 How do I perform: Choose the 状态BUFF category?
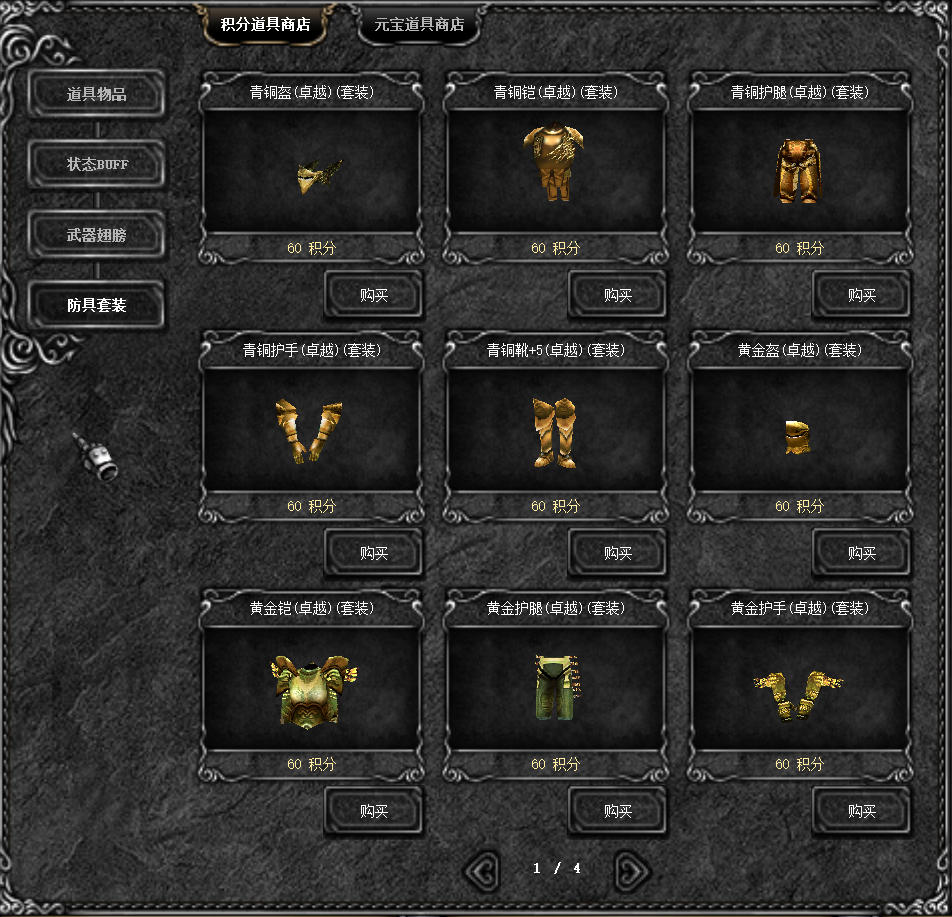tap(96, 164)
